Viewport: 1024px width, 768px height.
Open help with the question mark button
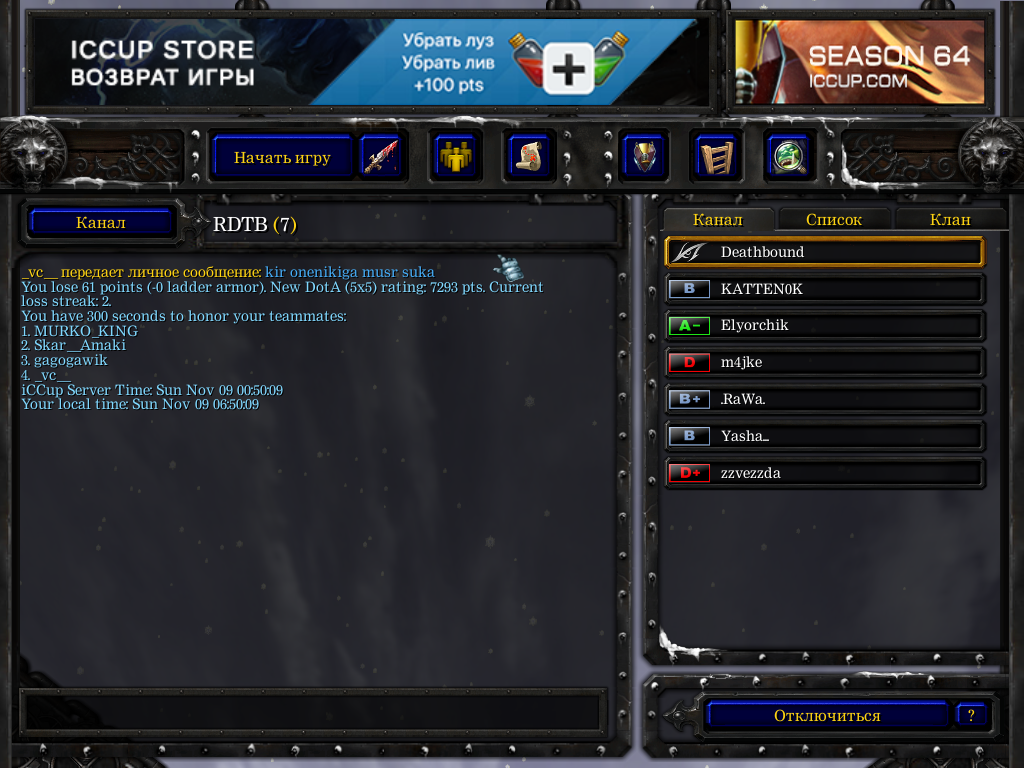point(970,715)
